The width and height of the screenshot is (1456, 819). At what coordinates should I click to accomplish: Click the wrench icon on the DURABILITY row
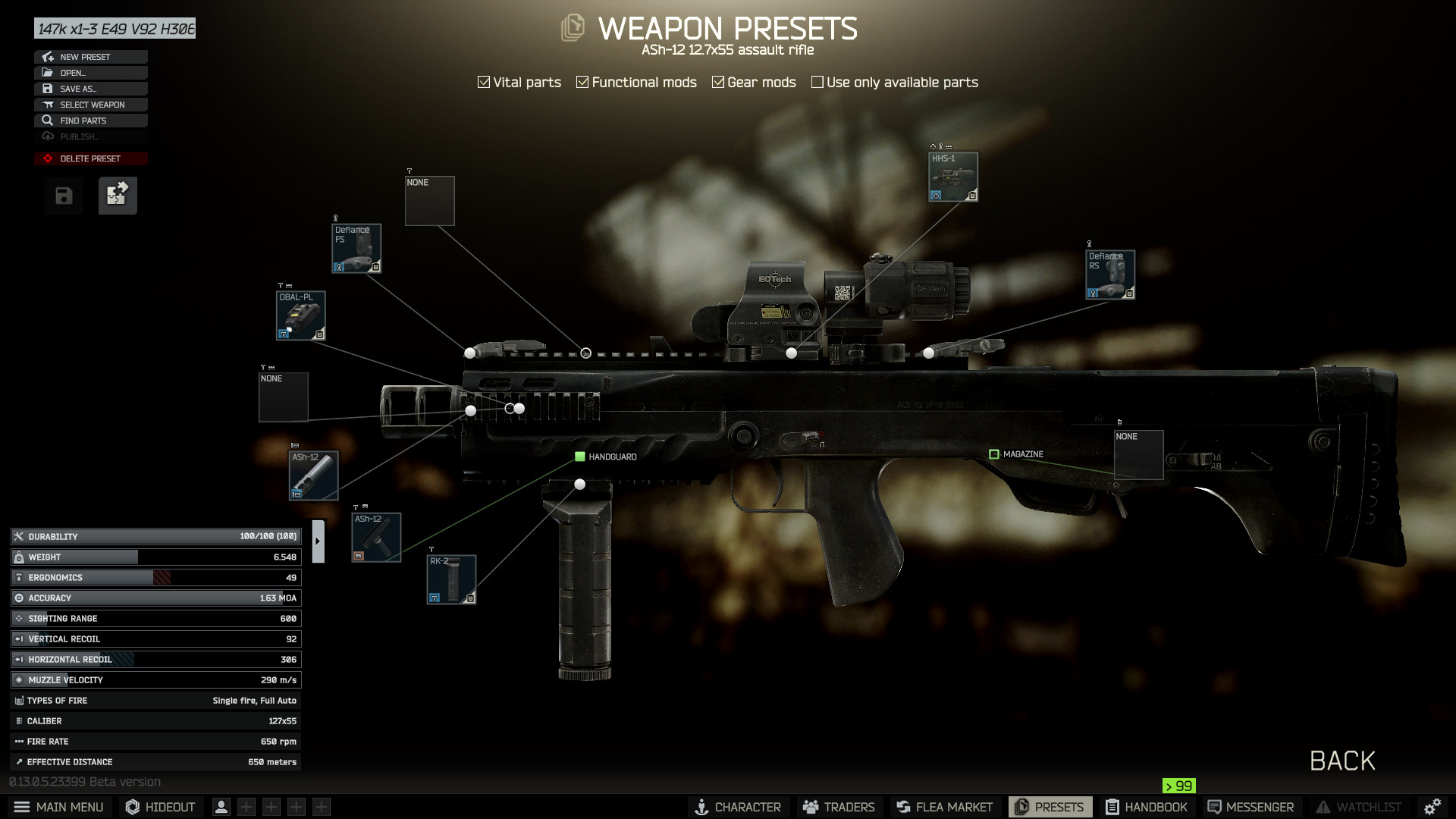click(19, 536)
